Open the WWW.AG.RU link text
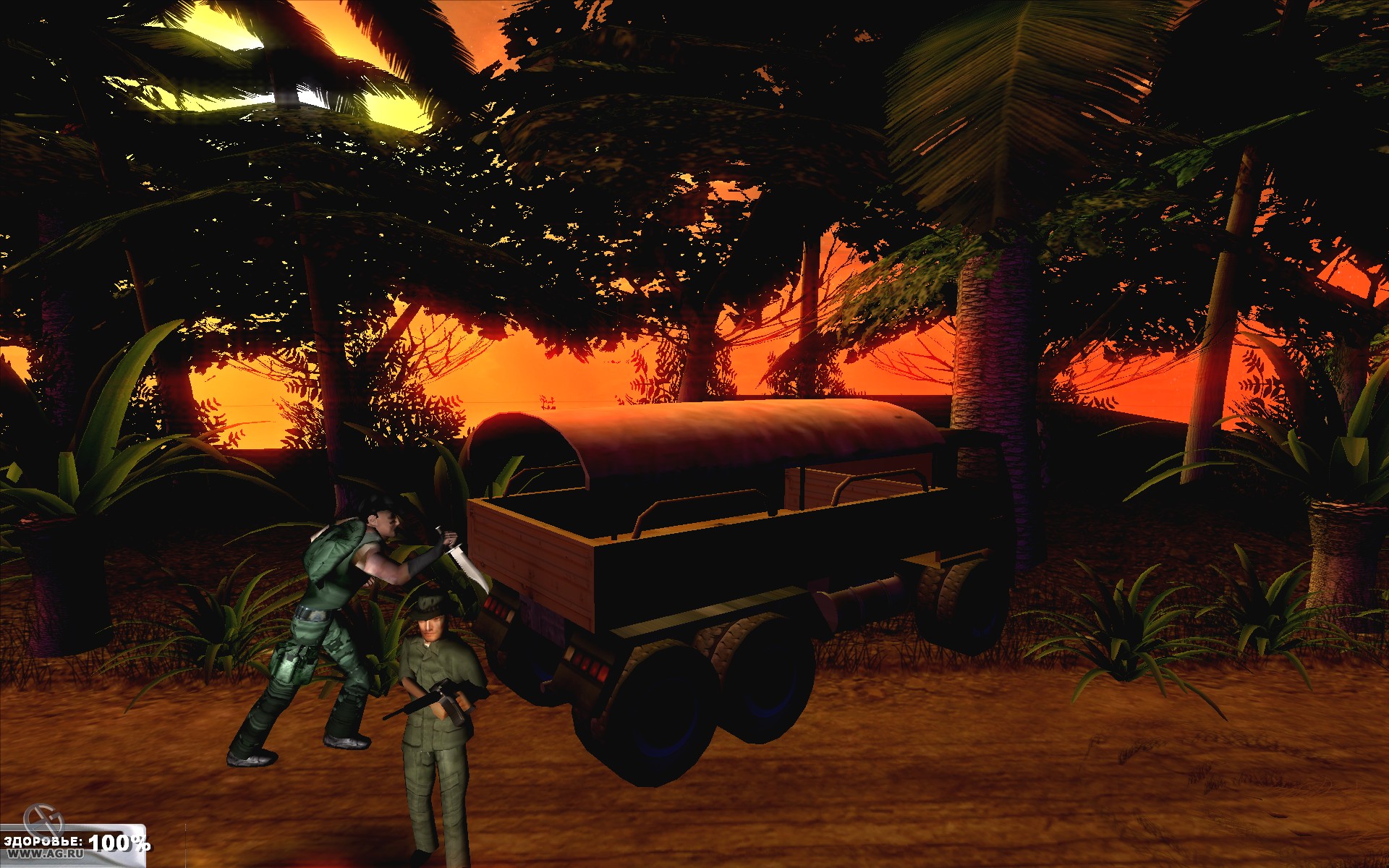The height and width of the screenshot is (868, 1389). point(47,854)
